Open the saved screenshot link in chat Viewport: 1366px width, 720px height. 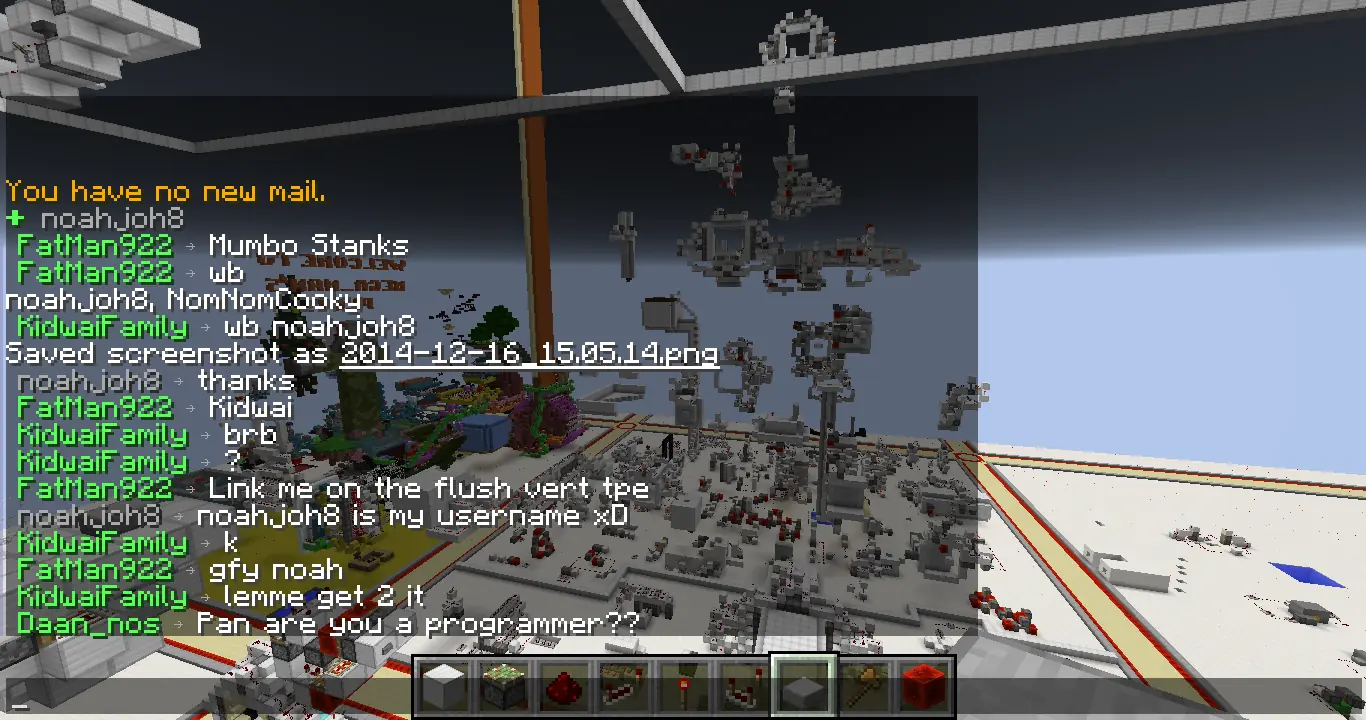[x=529, y=354]
